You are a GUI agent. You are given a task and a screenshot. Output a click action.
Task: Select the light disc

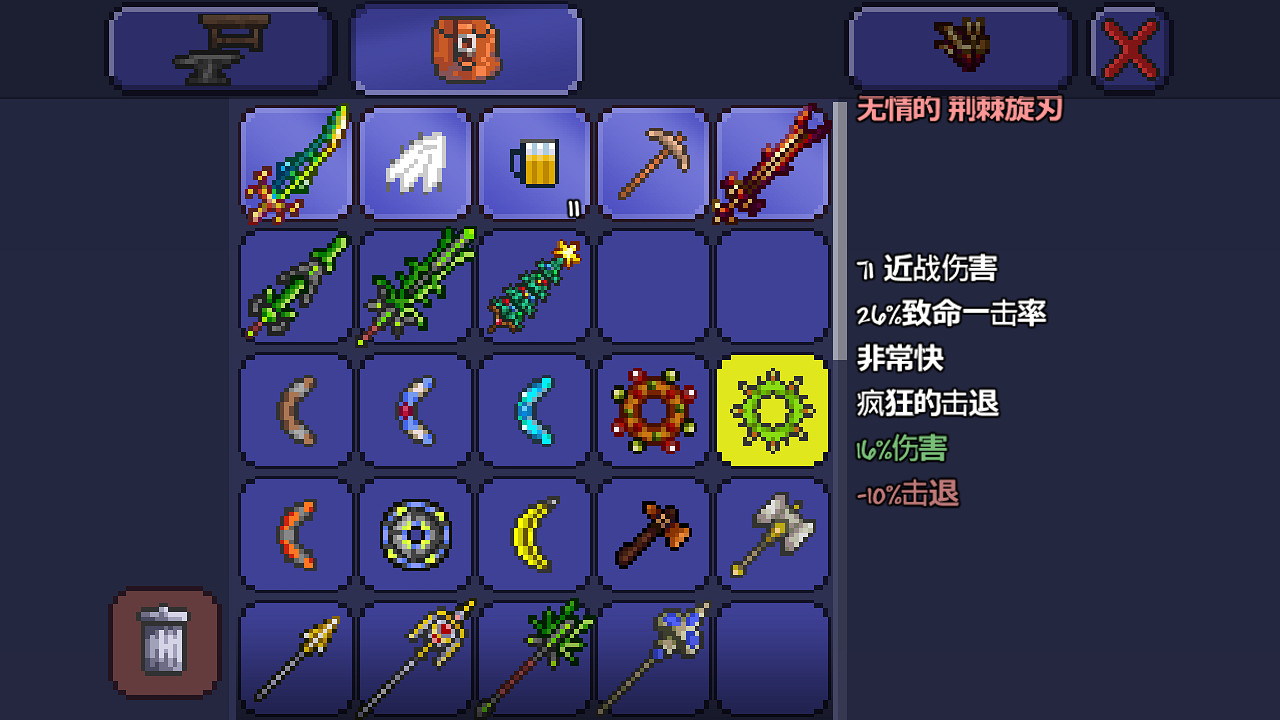(x=415, y=533)
